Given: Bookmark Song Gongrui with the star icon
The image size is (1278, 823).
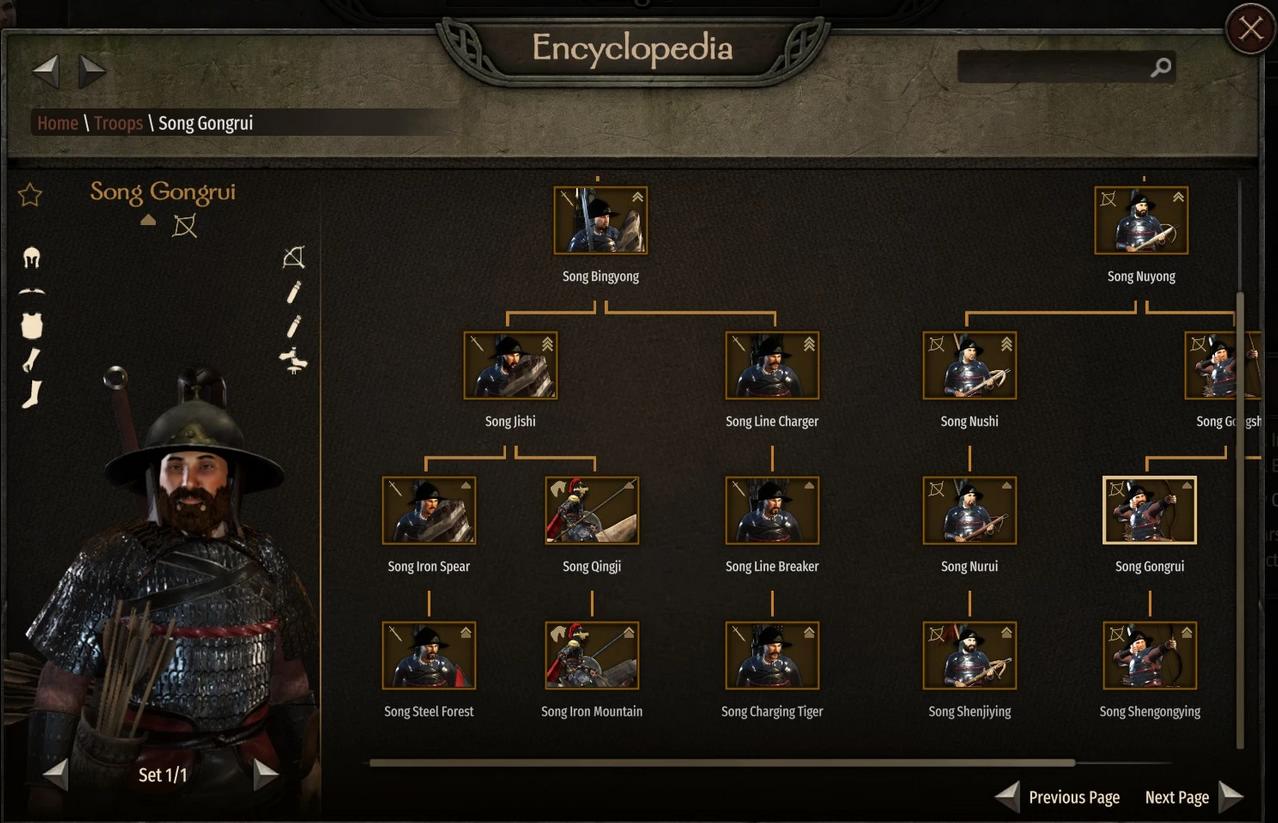Looking at the screenshot, I should click(30, 194).
